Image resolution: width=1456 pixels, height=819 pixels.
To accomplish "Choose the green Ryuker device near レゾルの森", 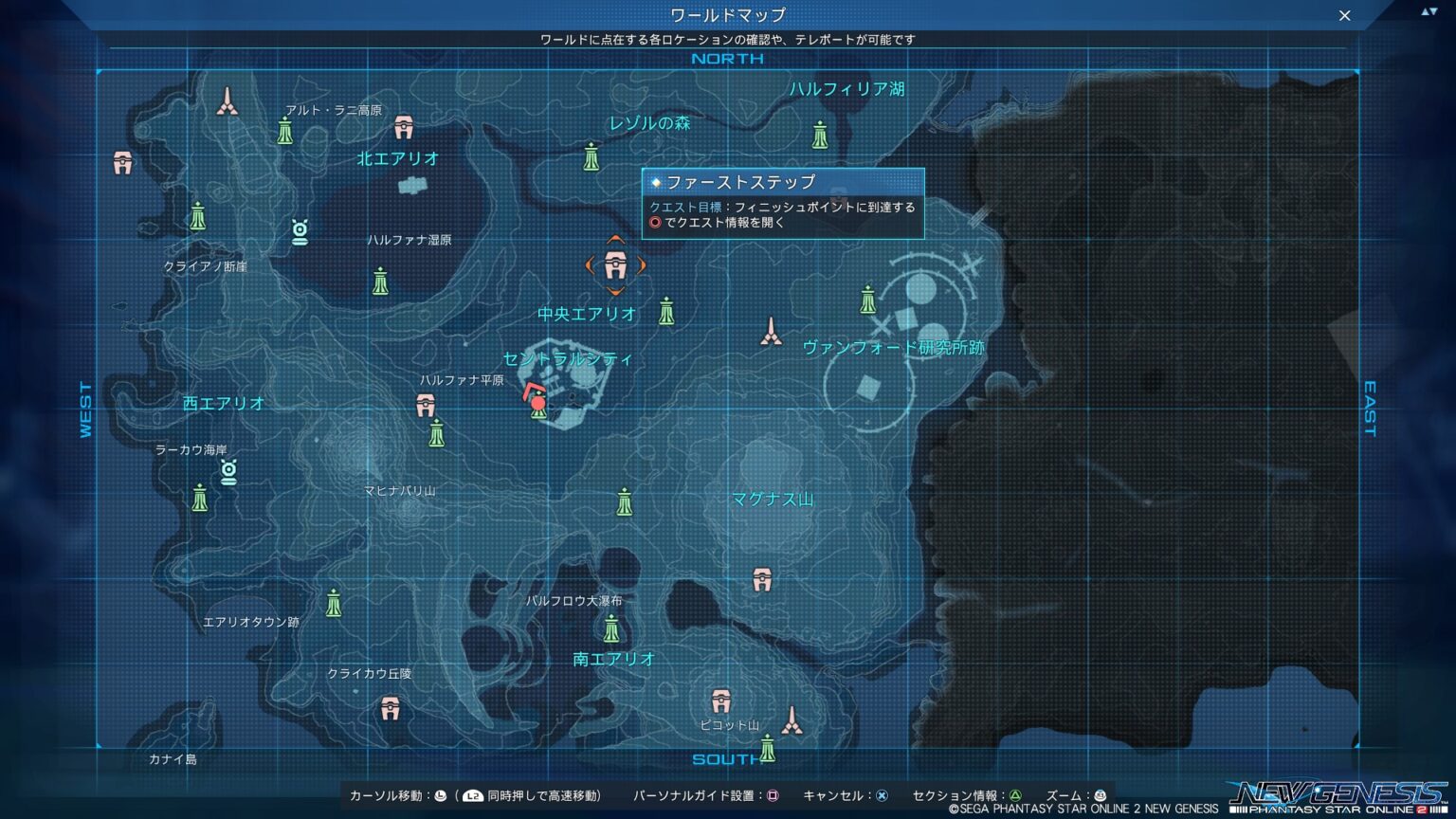I will pyautogui.click(x=591, y=156).
